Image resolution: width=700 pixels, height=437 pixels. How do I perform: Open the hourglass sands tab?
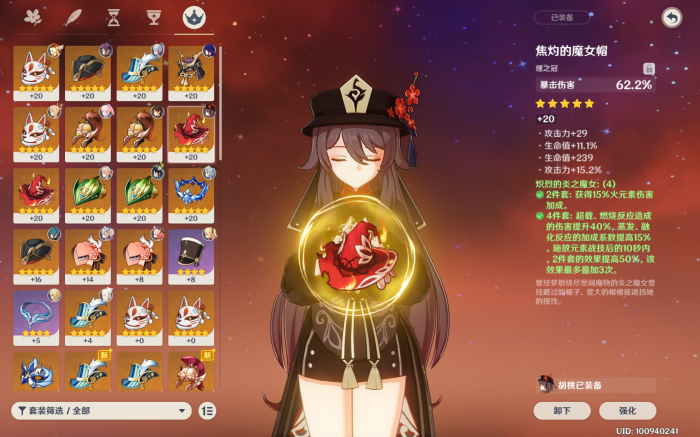click(113, 17)
